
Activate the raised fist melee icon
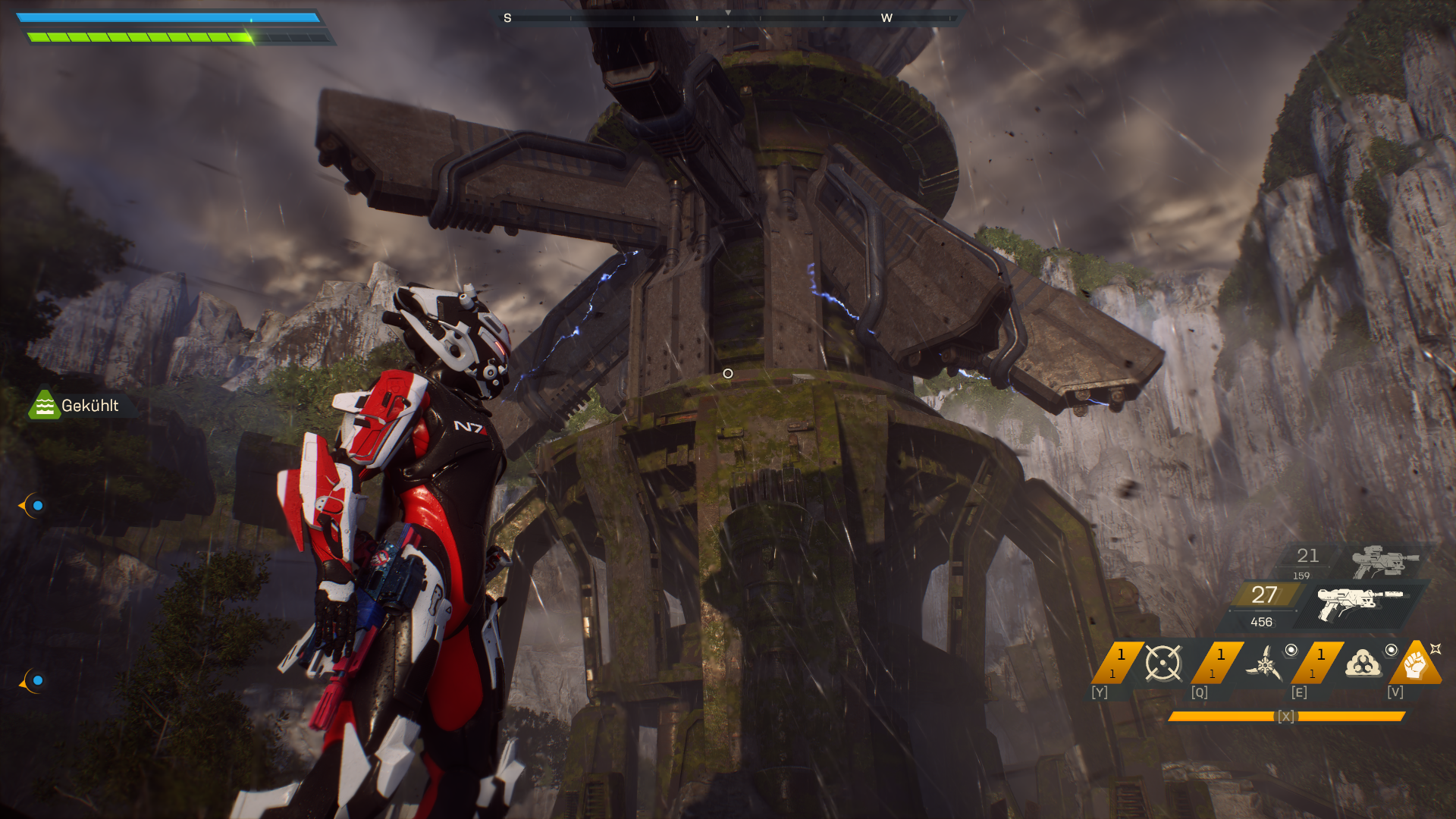(x=1415, y=664)
